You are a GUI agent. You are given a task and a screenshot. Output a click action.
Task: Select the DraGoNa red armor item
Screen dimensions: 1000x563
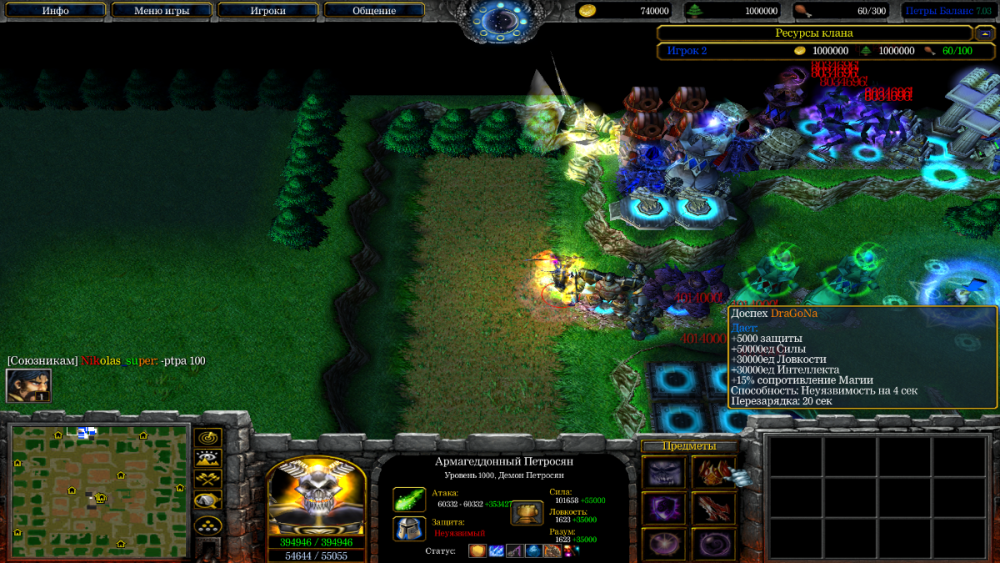(x=714, y=472)
